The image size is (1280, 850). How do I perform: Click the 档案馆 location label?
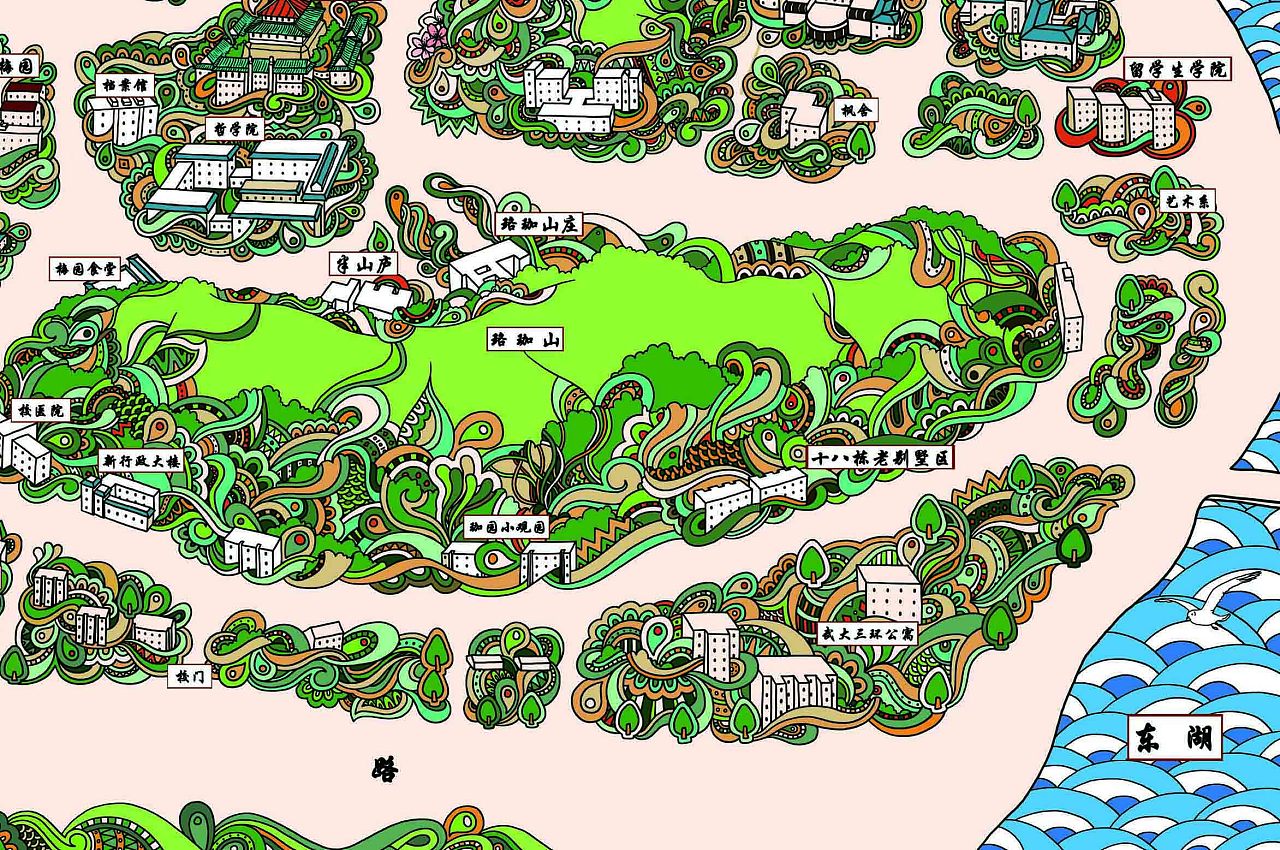click(124, 86)
